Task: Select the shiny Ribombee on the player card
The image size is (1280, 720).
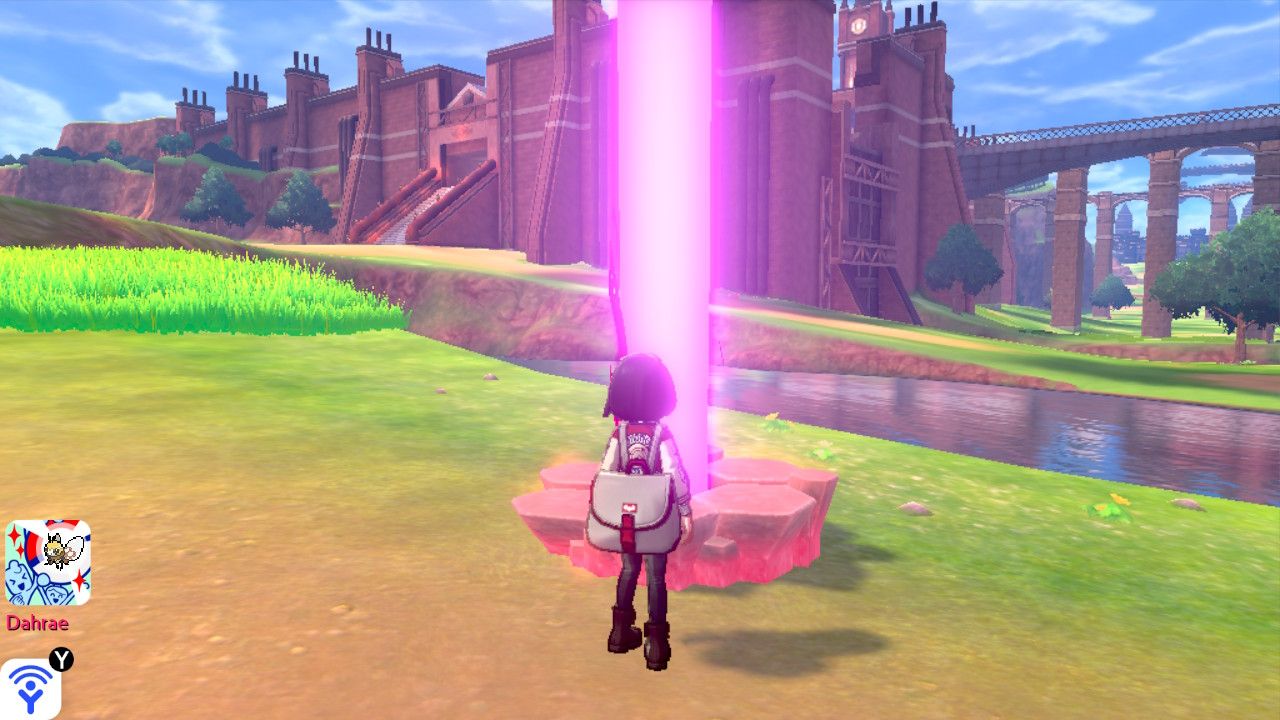Action: pos(60,547)
